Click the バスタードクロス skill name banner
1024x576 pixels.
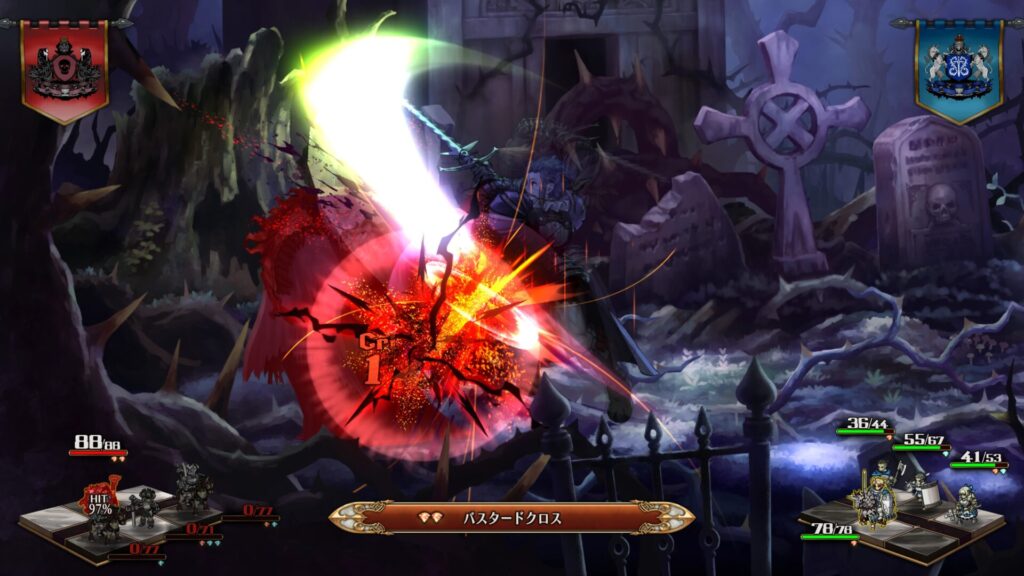pos(511,518)
